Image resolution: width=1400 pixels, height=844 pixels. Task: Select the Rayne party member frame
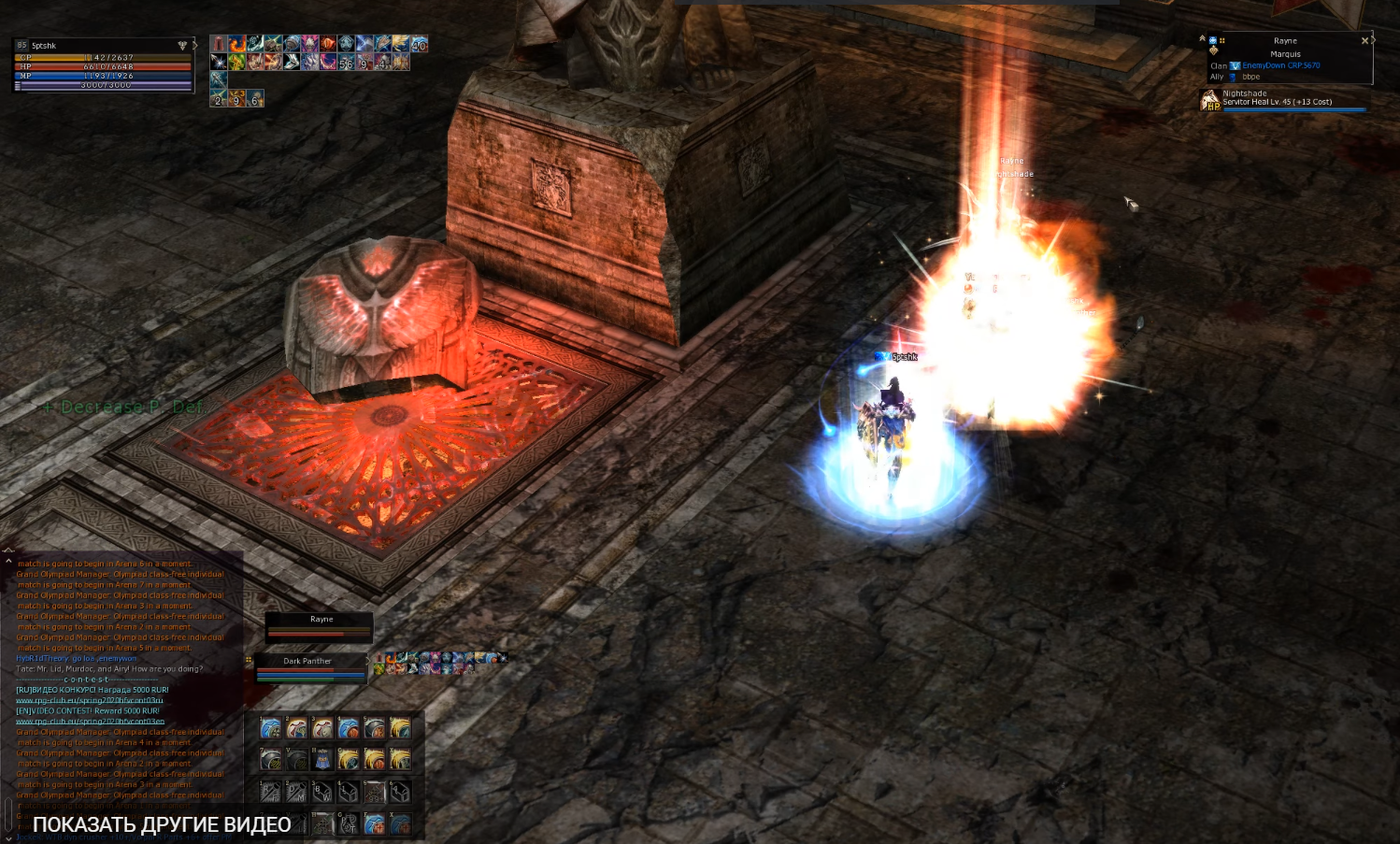click(x=320, y=626)
